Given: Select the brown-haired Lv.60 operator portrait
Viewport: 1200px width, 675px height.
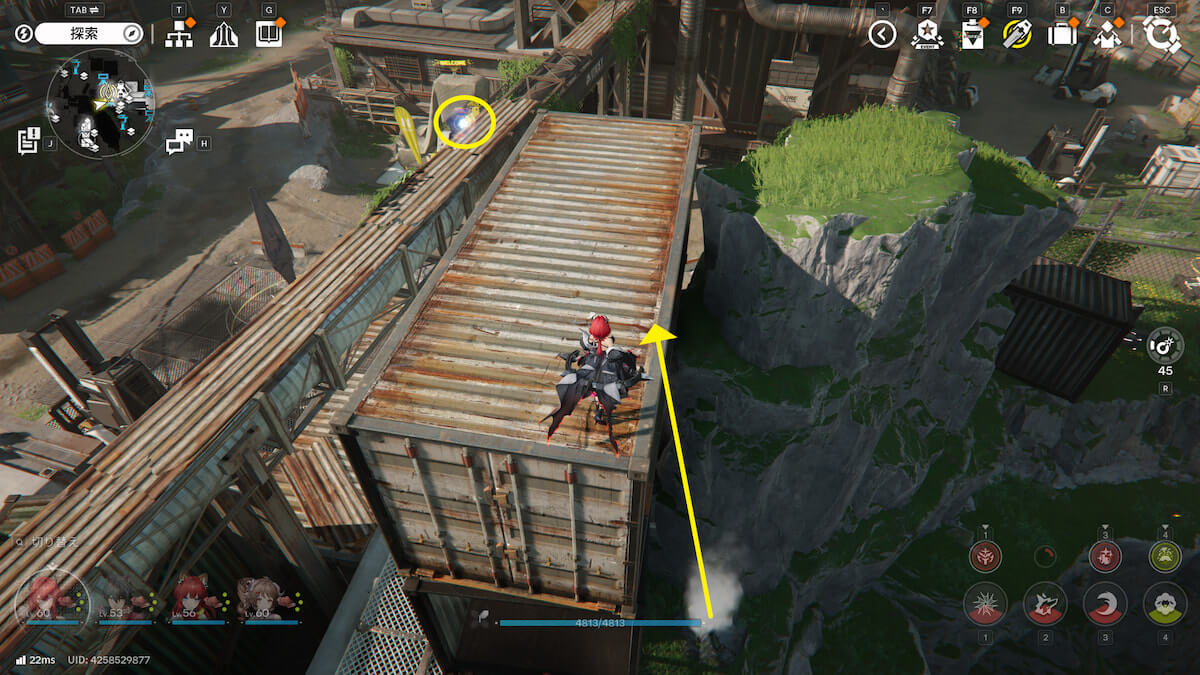Looking at the screenshot, I should (268, 598).
